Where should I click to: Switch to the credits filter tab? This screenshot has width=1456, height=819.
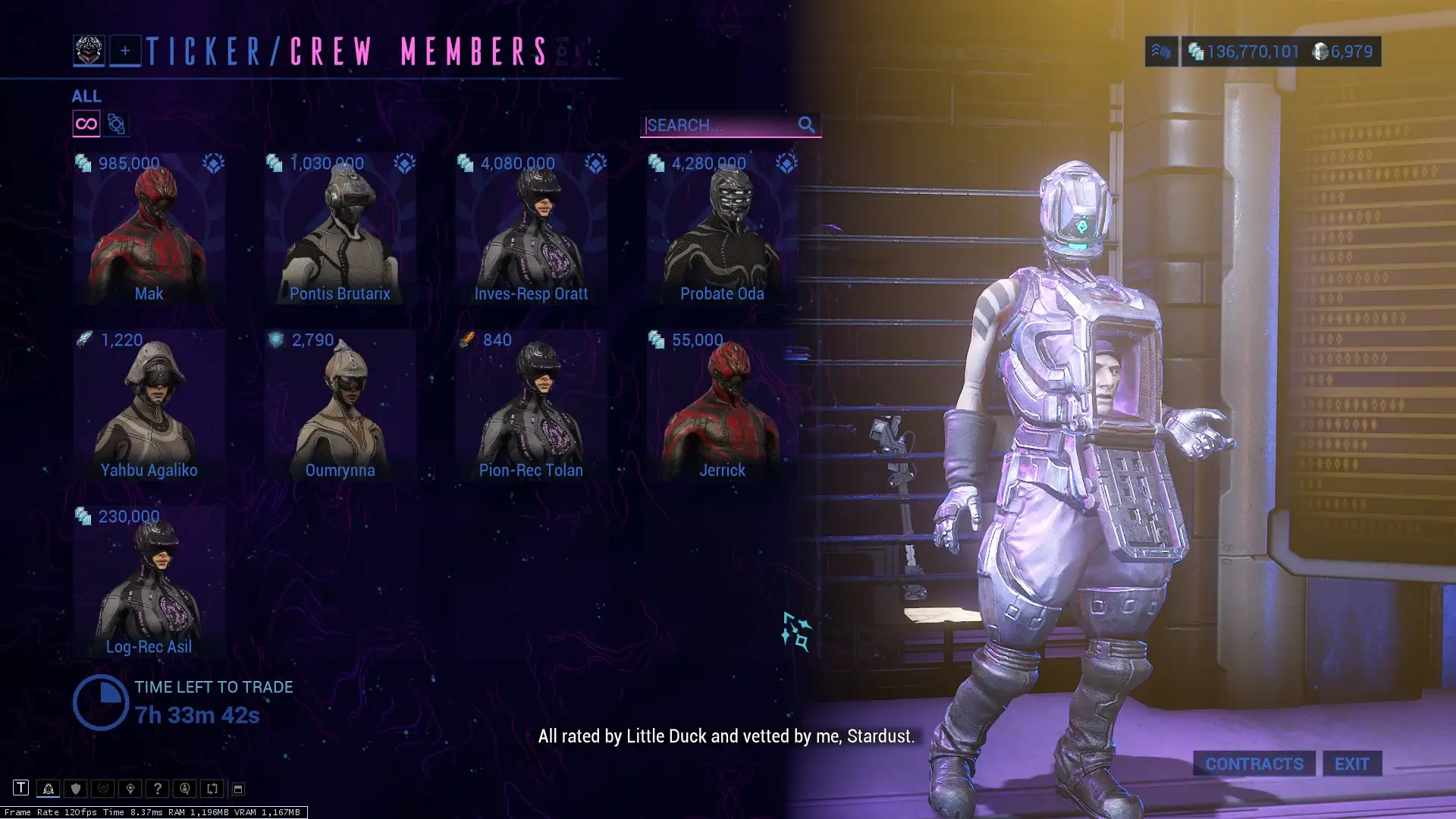pyautogui.click(x=116, y=124)
